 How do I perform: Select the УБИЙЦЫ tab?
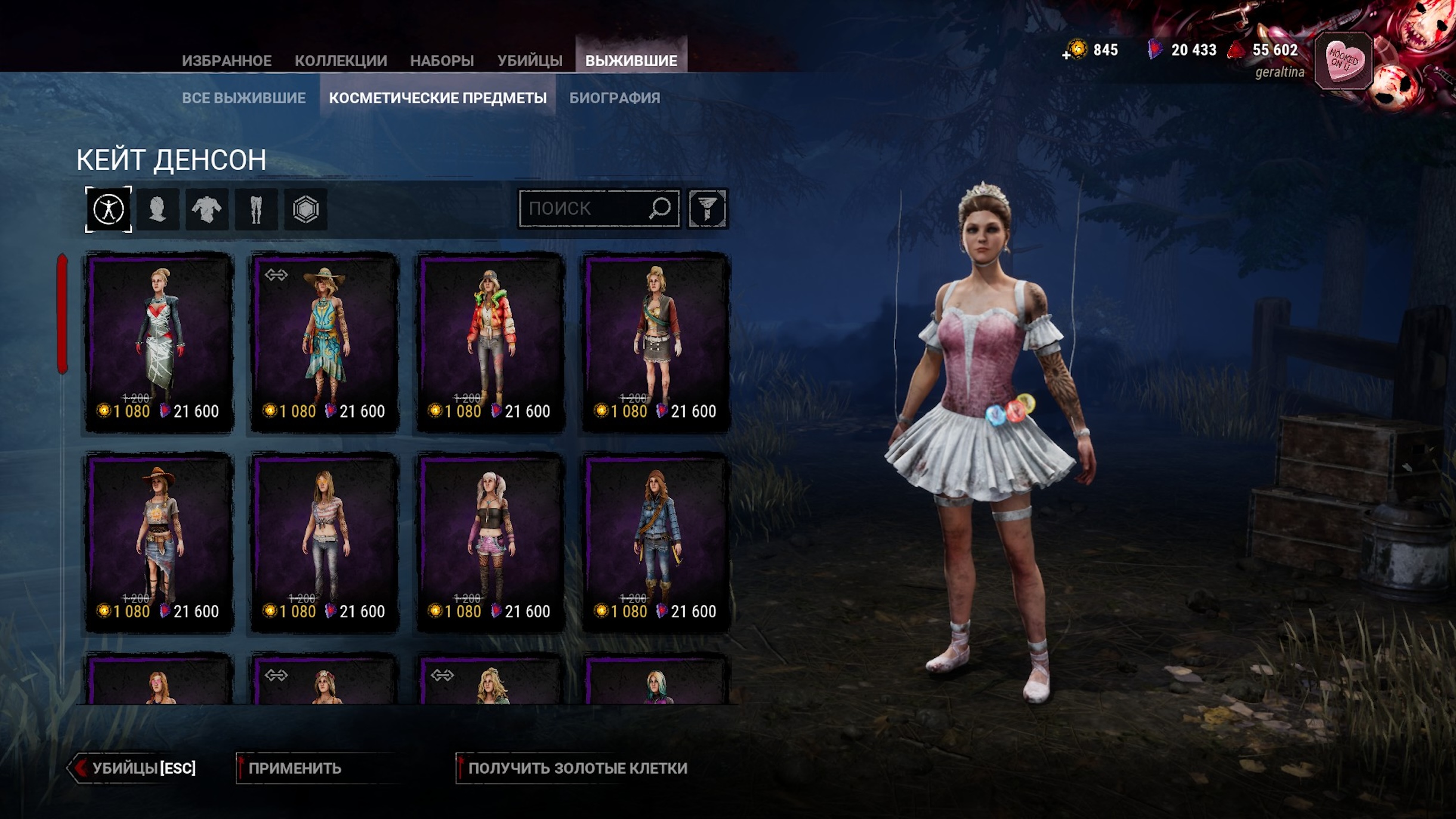click(530, 61)
